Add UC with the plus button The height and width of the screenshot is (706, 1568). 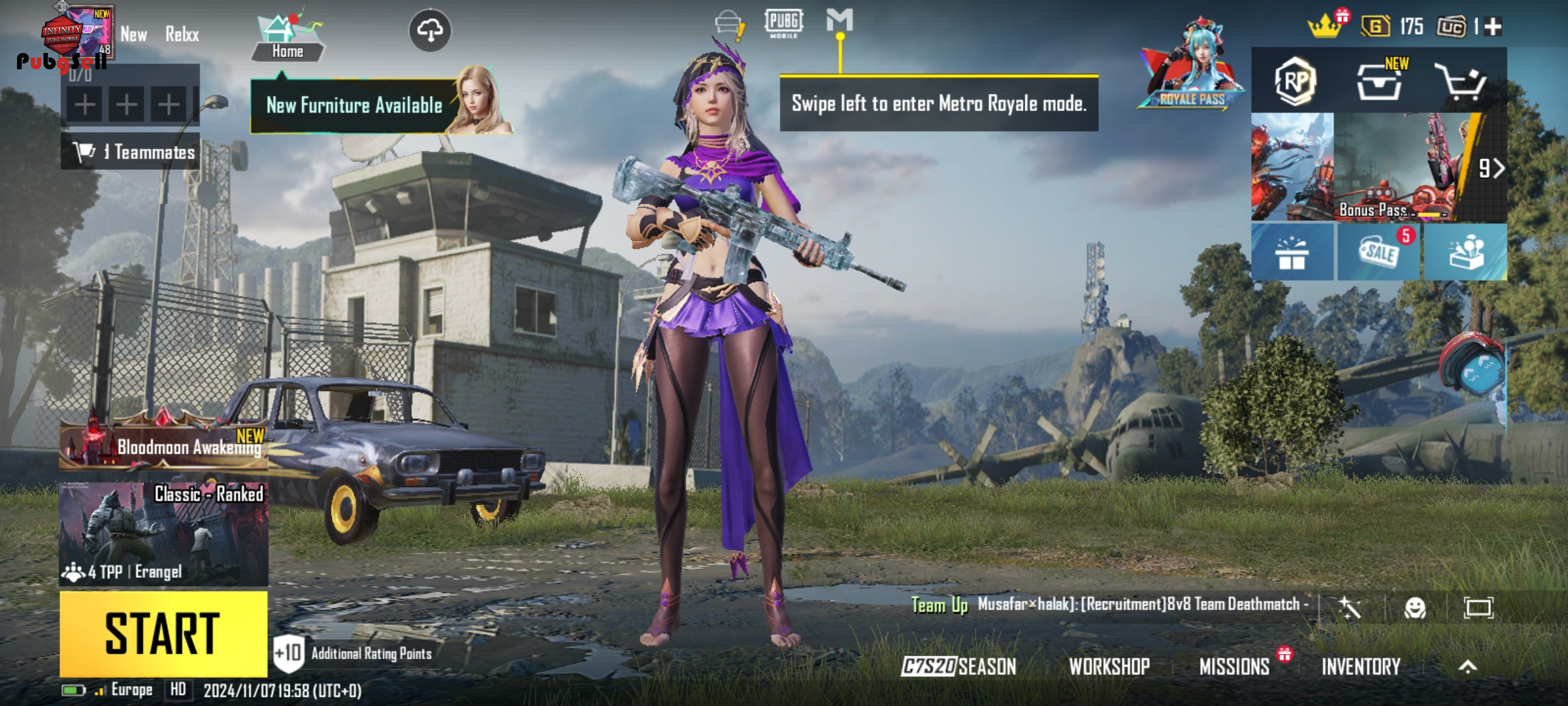(1493, 27)
